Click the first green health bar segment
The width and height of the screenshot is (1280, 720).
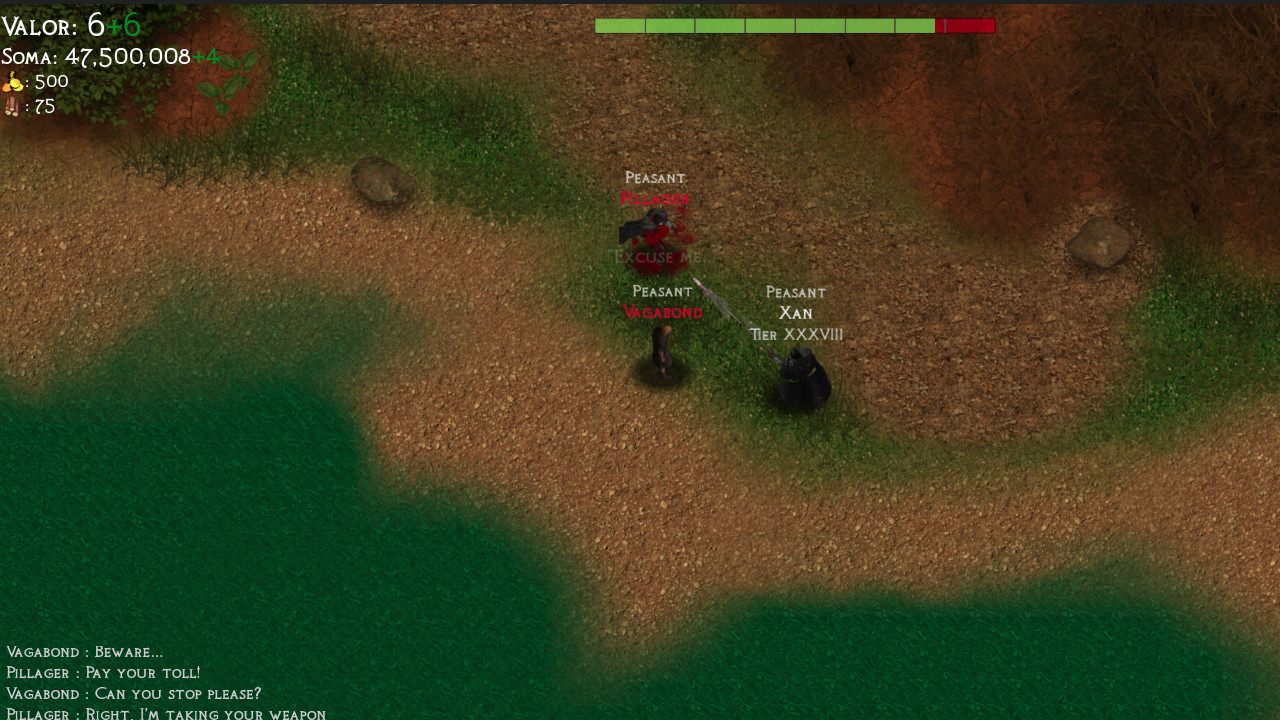(x=619, y=24)
